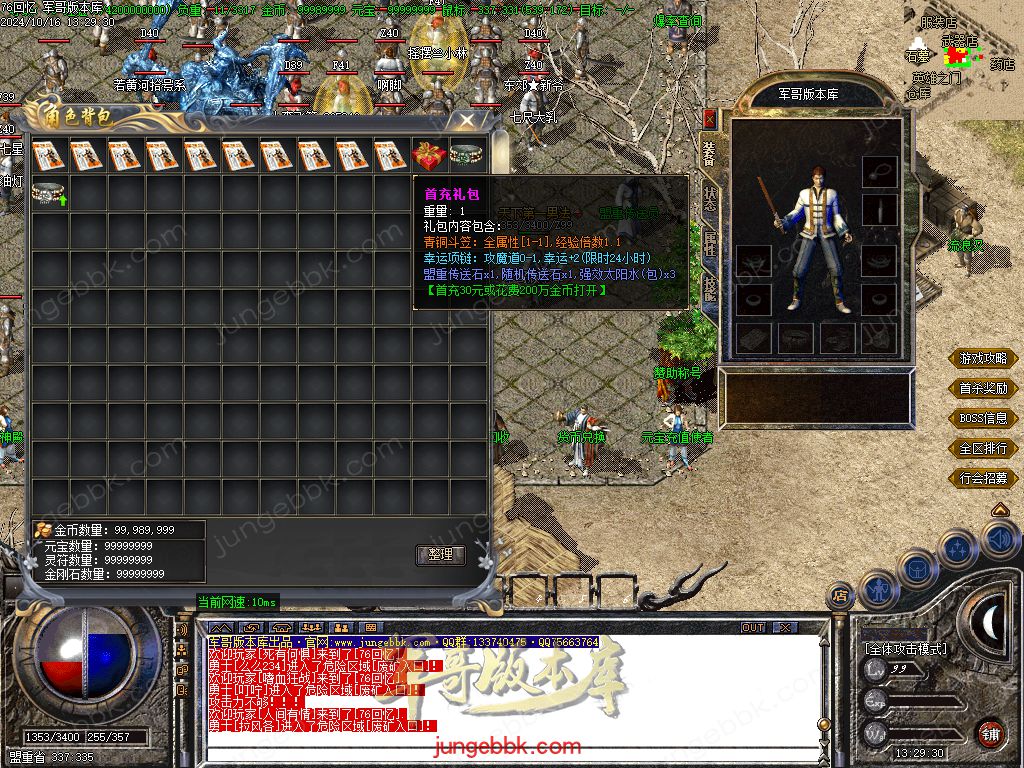
Task: Show the 技能 skills tab
Action: pyautogui.click(x=710, y=289)
